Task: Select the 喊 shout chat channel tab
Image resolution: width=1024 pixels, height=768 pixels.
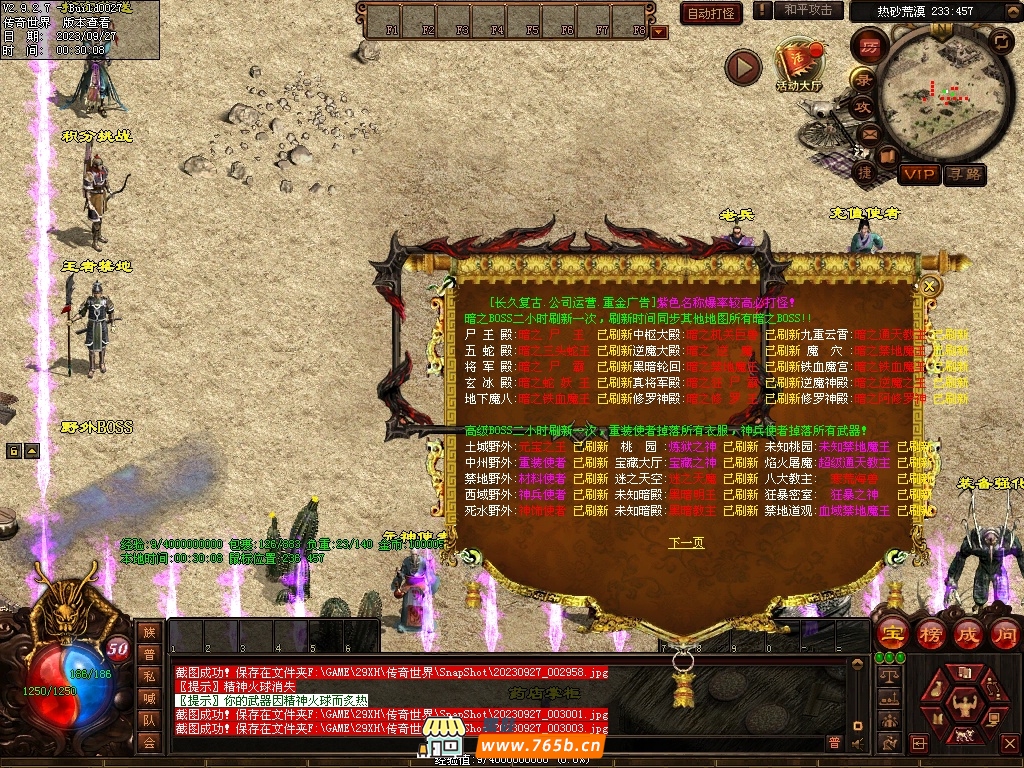Action: [149, 698]
